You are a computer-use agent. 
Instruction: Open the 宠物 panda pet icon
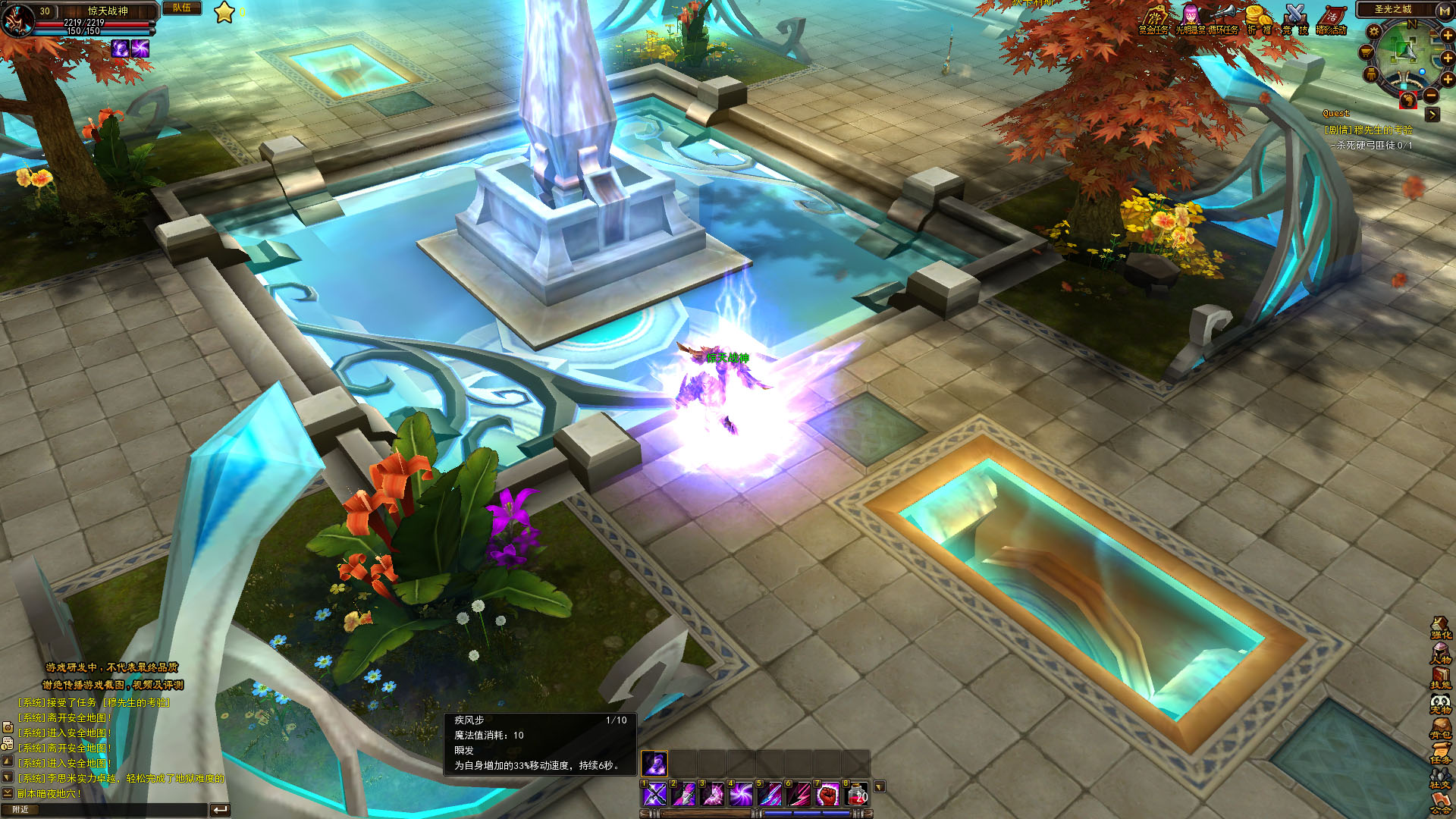click(x=1440, y=703)
